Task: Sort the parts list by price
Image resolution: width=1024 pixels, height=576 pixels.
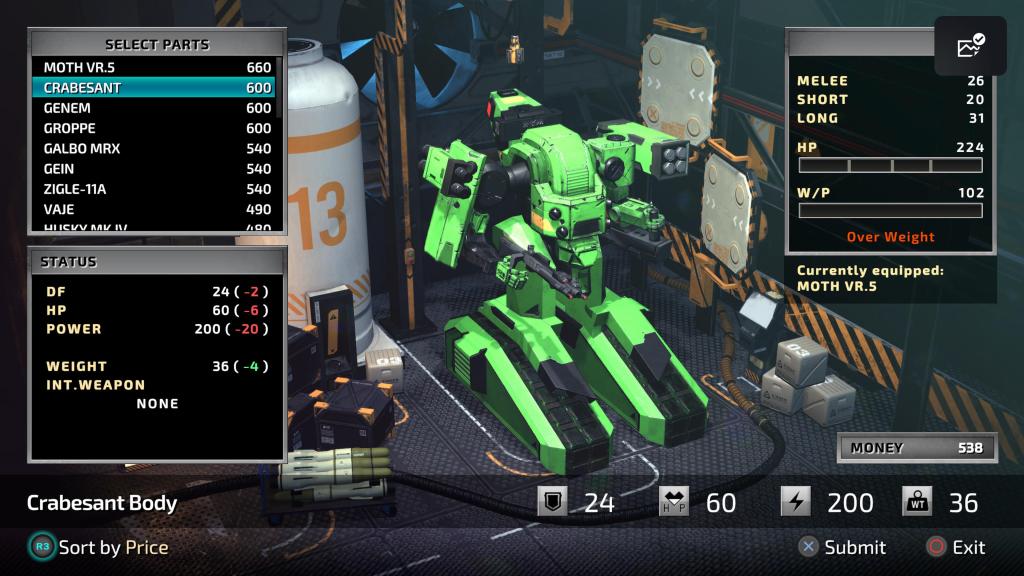Action: coord(98,547)
